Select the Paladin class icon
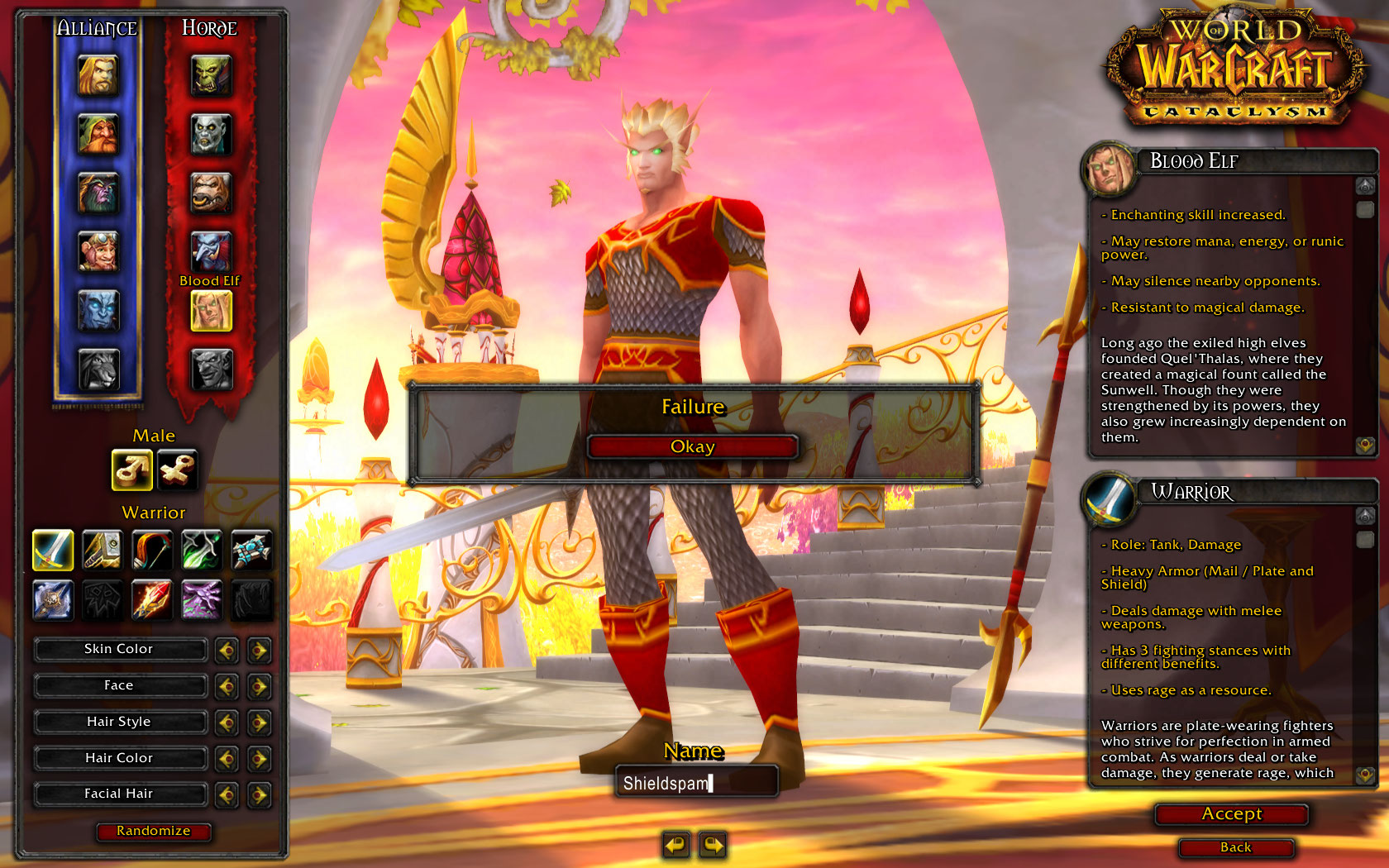 coord(103,551)
